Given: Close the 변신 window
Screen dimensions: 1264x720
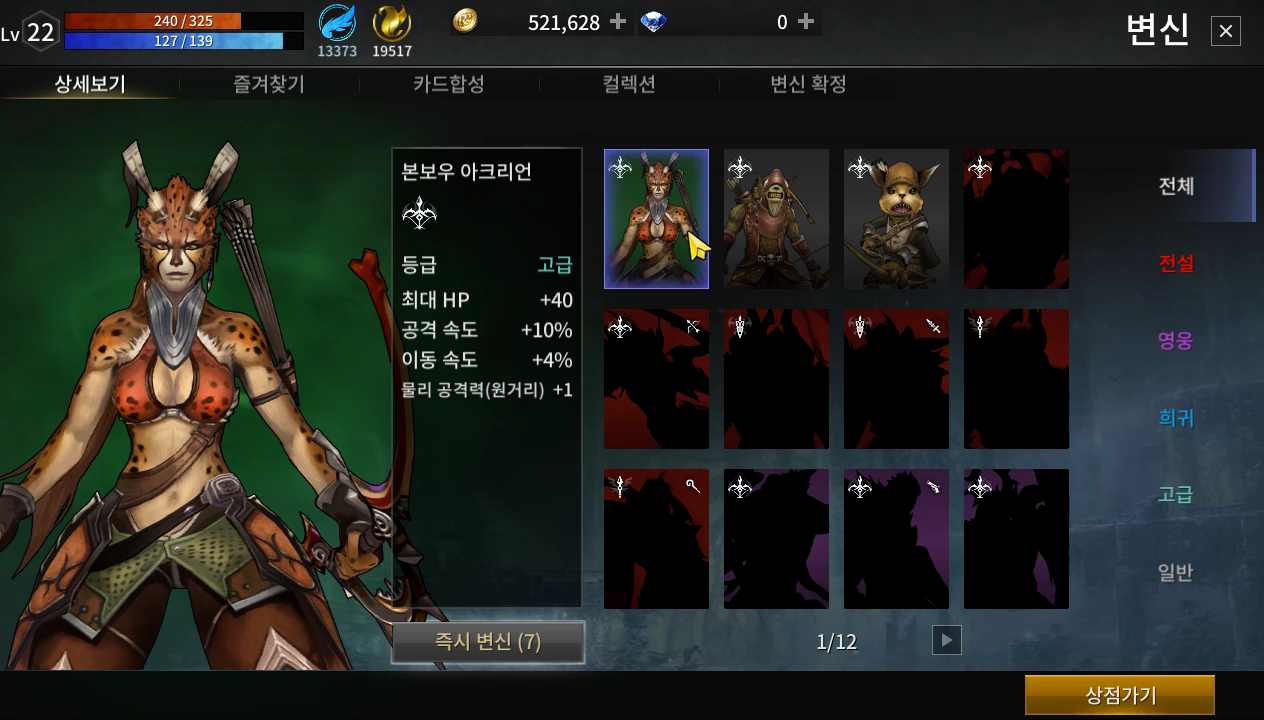Looking at the screenshot, I should [1225, 32].
